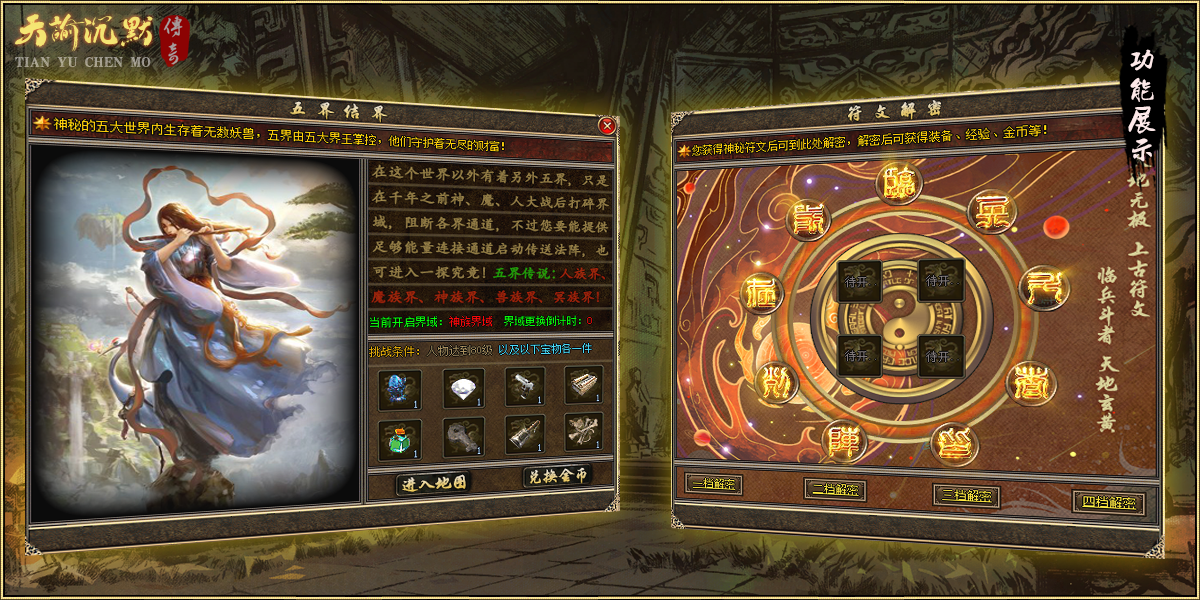Screen dimensions: 1200x600
Task: Select the 临 rune at the wheel's top
Action: [x=899, y=184]
